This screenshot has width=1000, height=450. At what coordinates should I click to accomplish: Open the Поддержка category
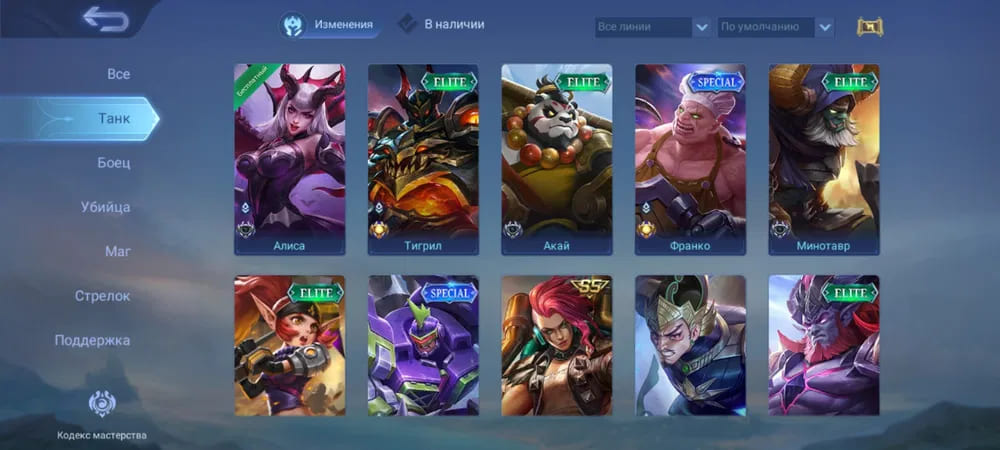[x=92, y=340]
